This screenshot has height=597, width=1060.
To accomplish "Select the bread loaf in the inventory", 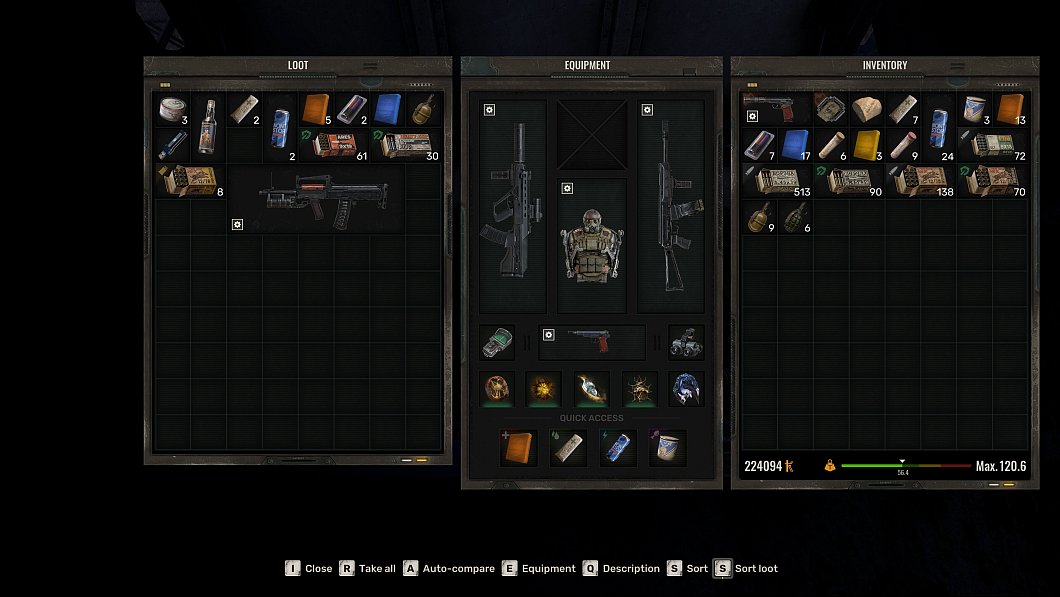I will tap(866, 109).
